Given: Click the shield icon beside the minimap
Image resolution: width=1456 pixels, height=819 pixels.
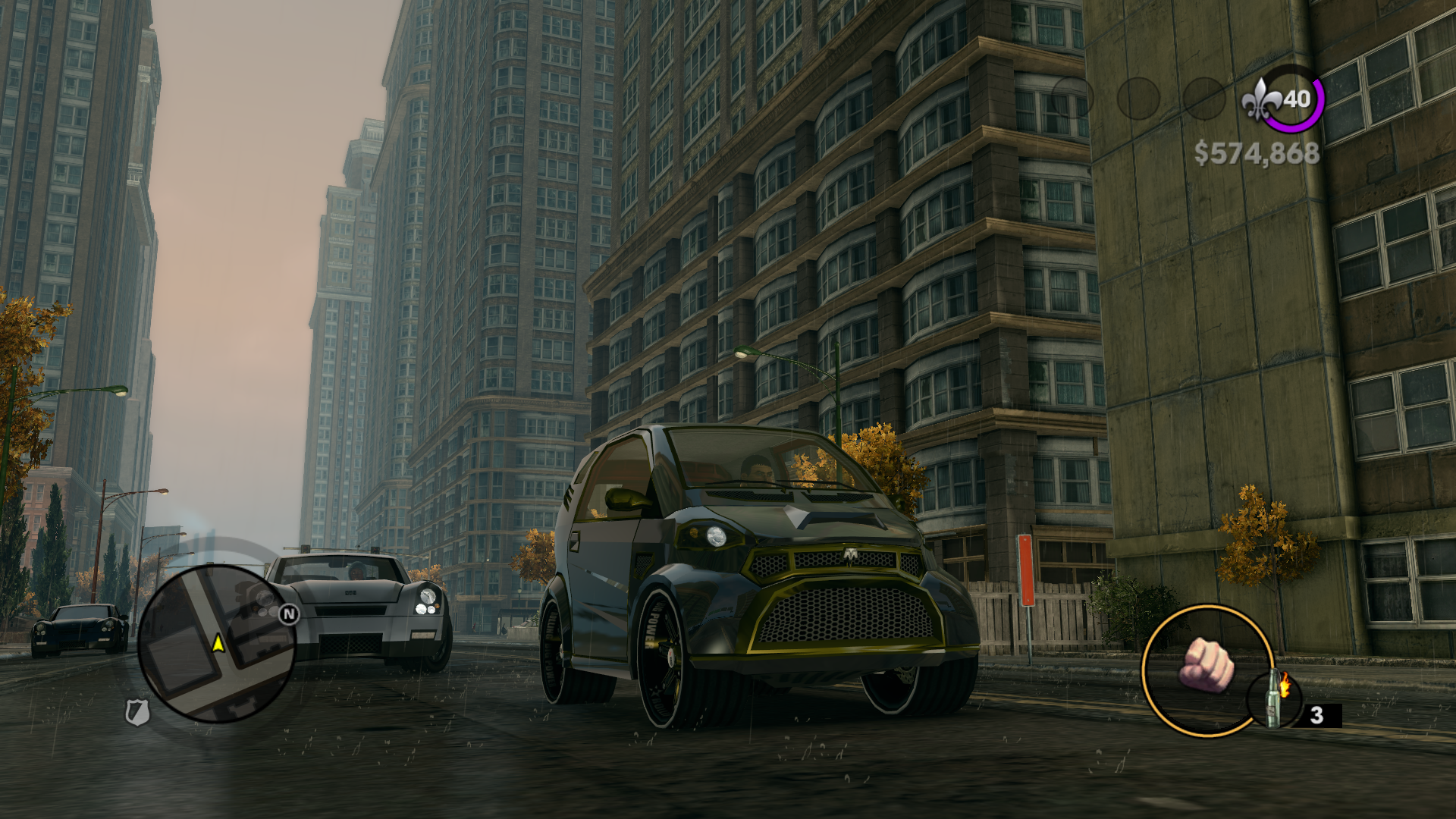Looking at the screenshot, I should [136, 712].
